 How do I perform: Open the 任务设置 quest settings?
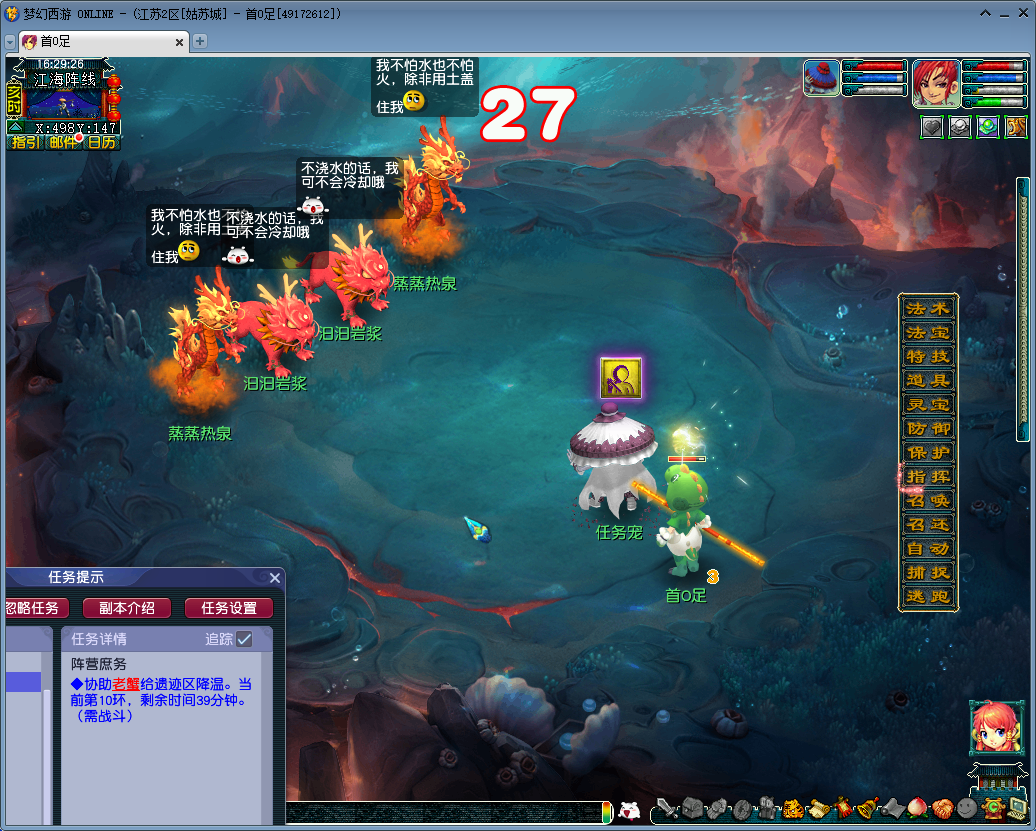(229, 608)
